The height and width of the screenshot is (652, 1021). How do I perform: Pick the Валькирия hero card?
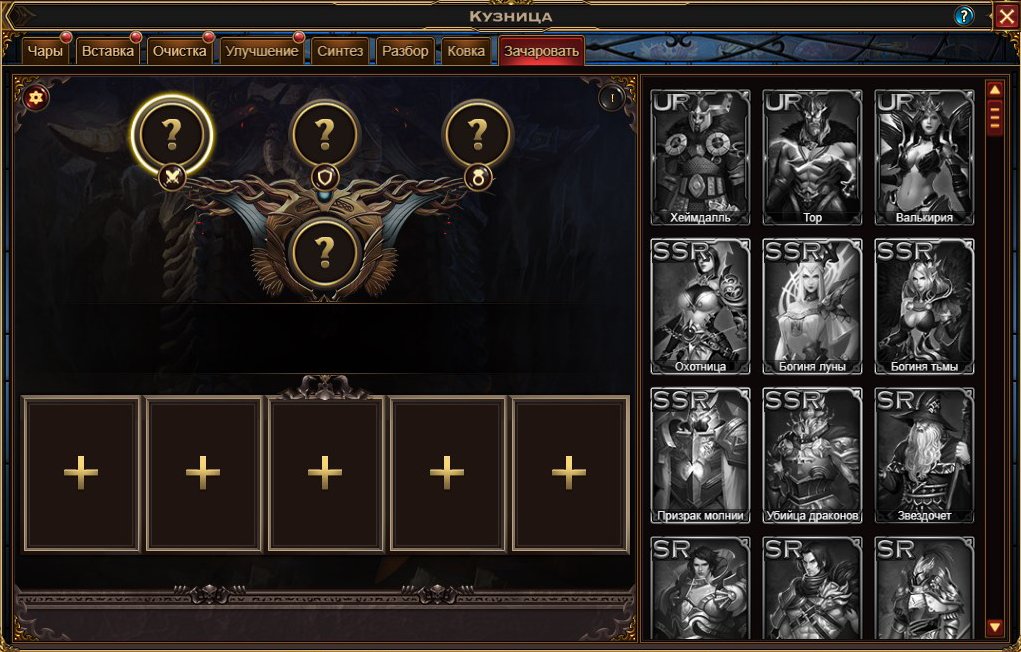click(923, 157)
